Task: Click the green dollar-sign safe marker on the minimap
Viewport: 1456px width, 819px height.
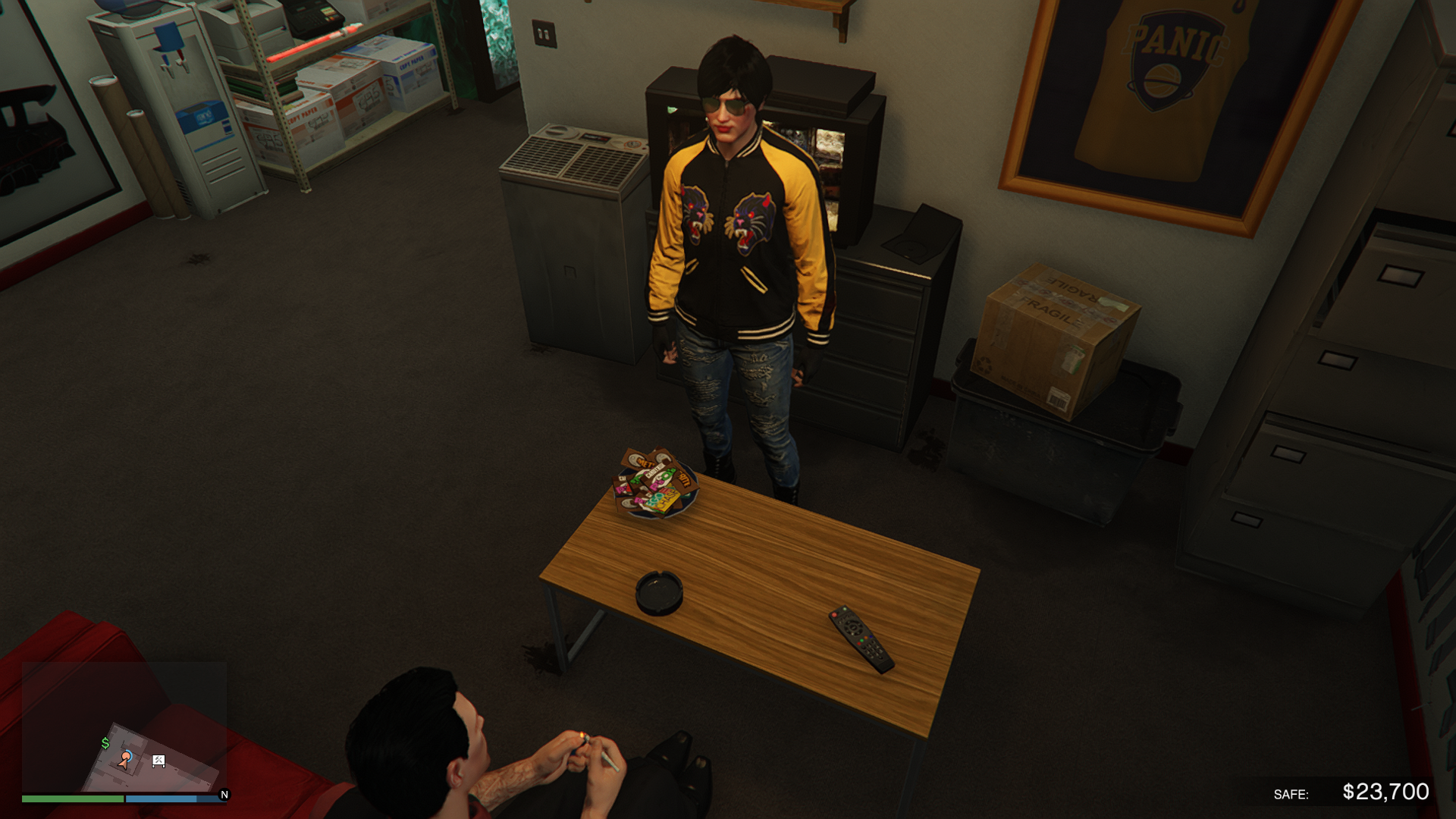Action: [x=105, y=743]
